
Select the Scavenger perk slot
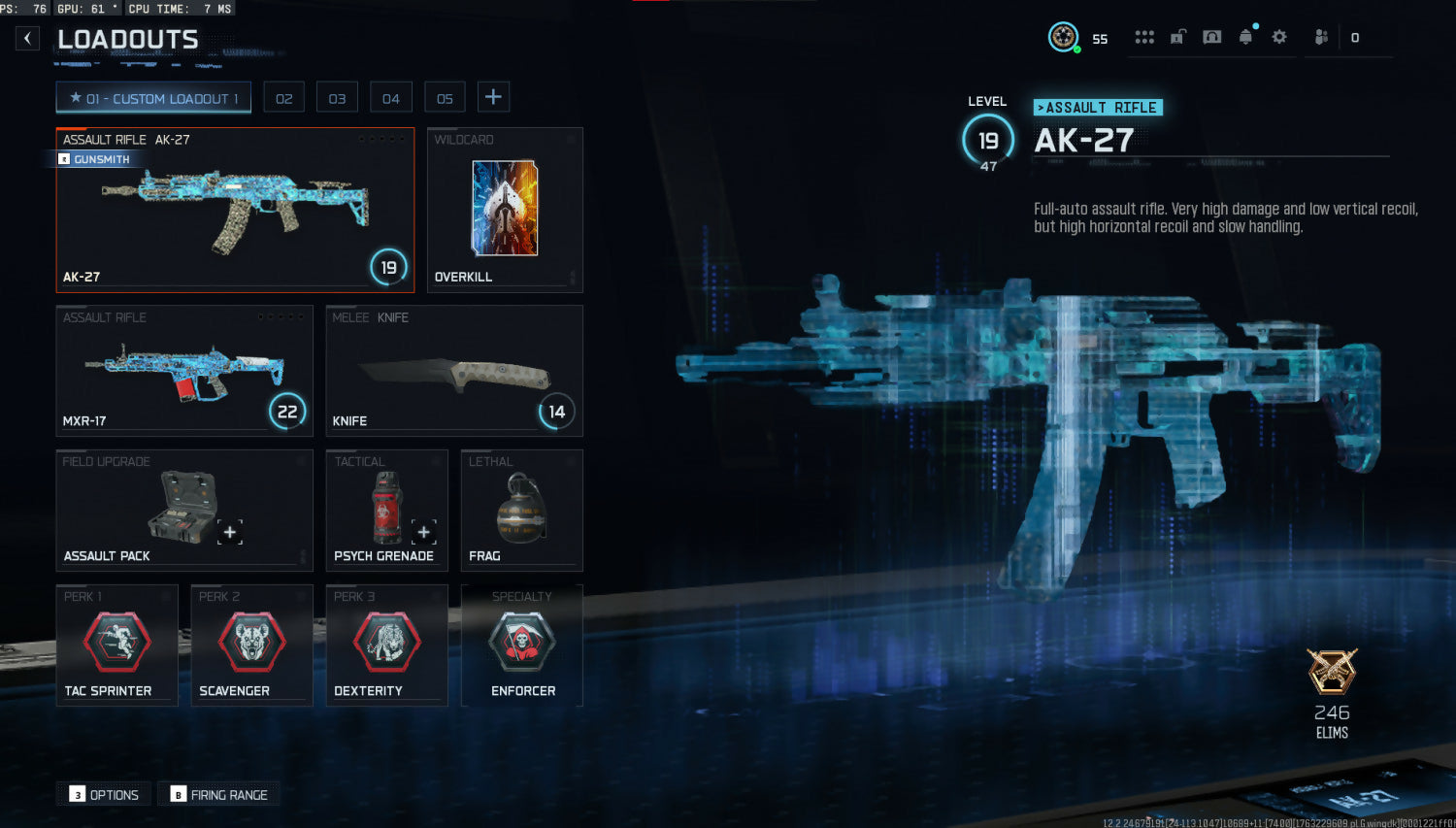251,645
